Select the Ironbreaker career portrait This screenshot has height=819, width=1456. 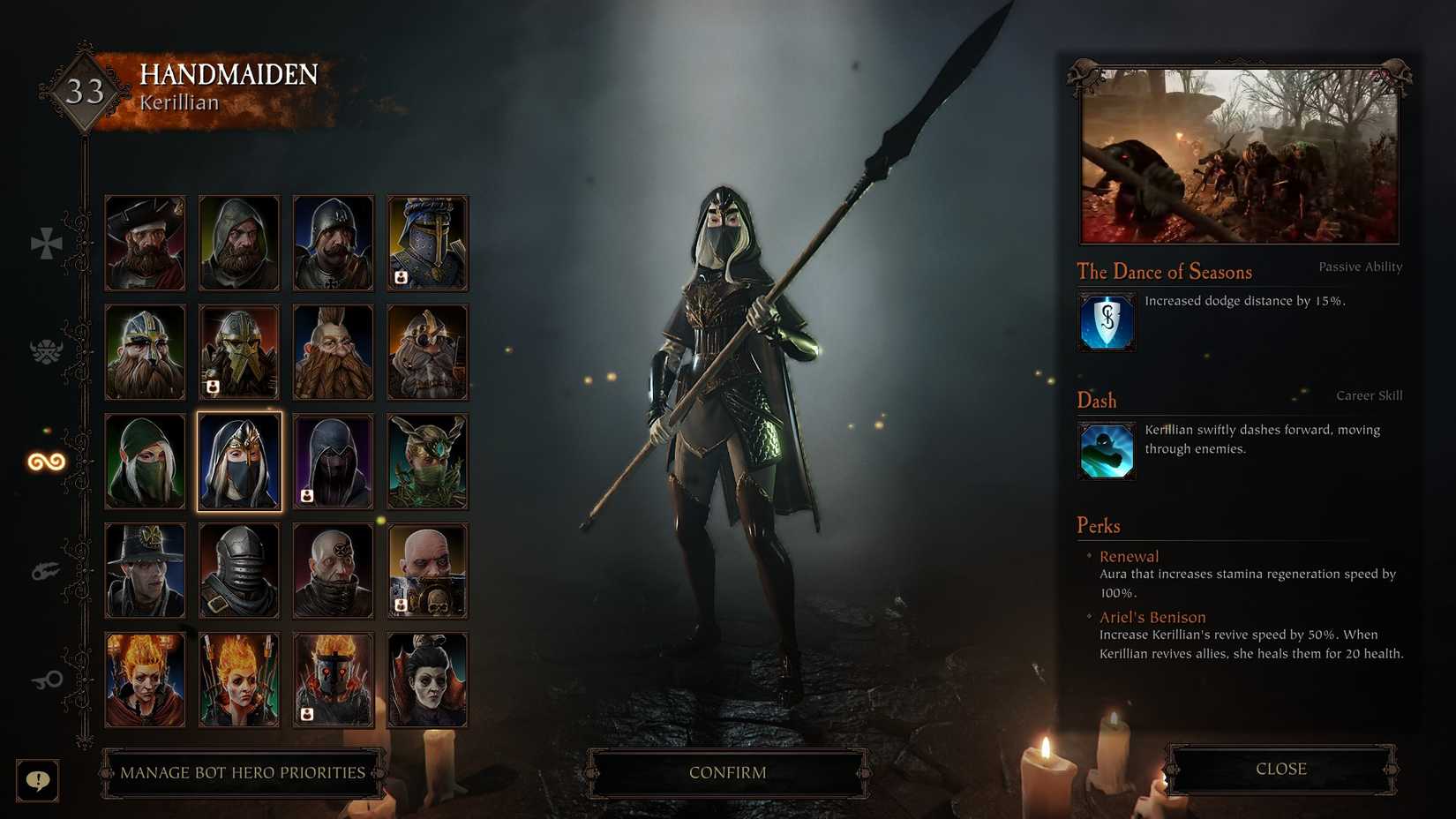(239, 350)
